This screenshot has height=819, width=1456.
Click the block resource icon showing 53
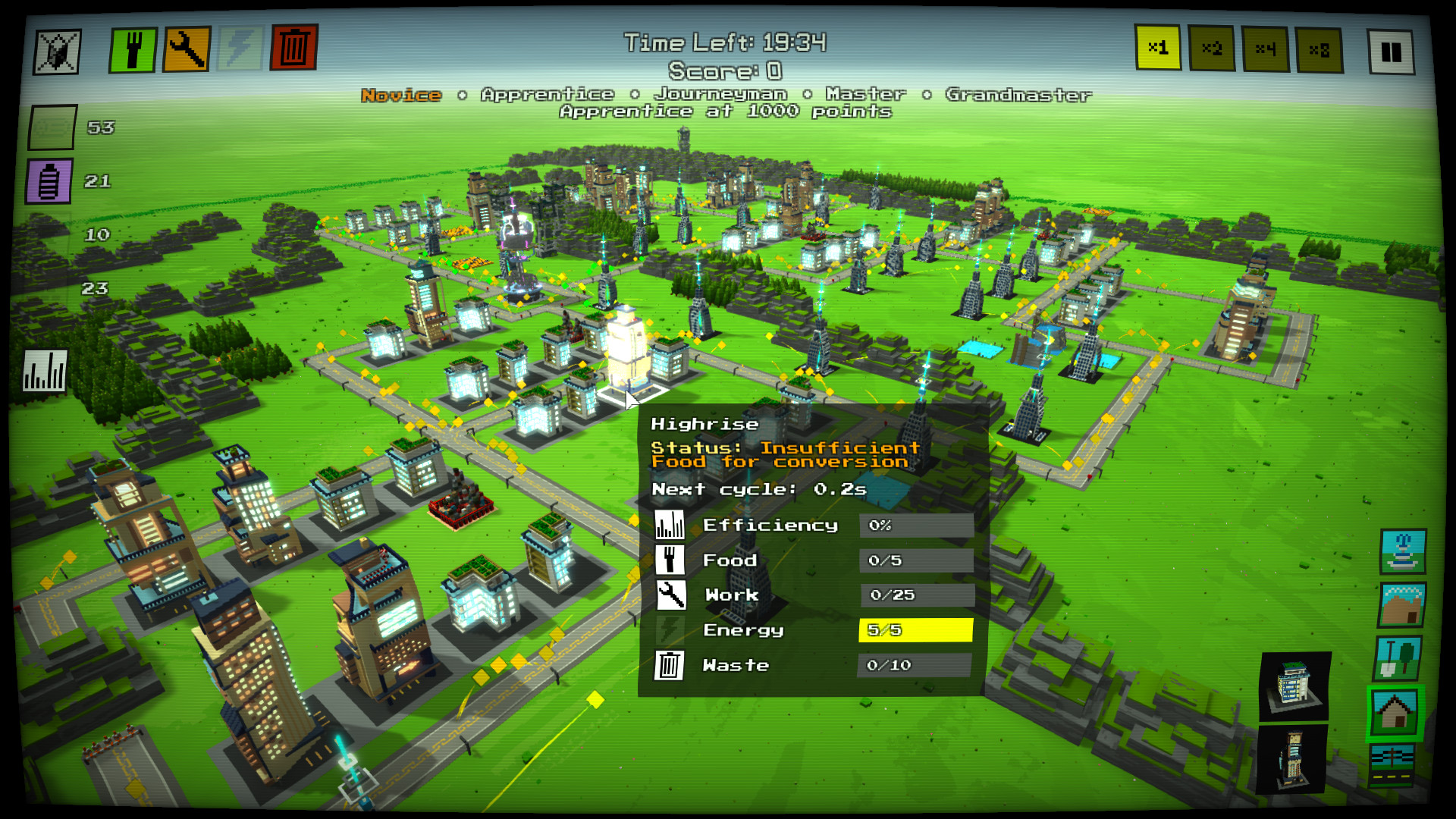point(49,127)
